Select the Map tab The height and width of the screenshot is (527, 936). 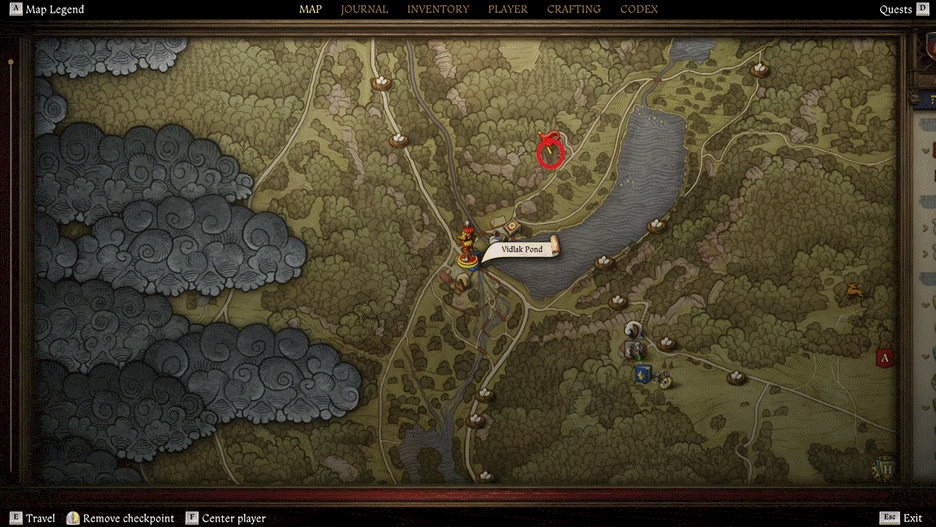coord(310,9)
